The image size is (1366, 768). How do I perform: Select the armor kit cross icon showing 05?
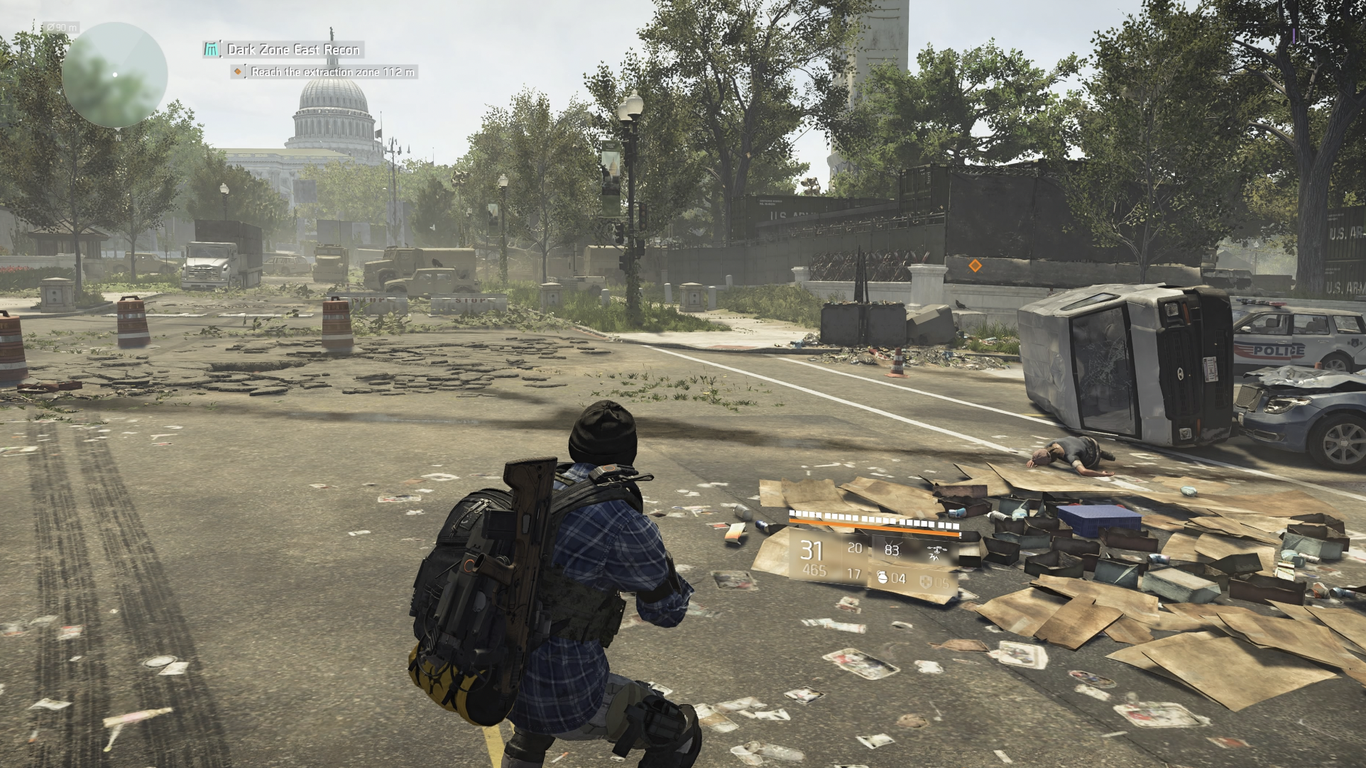click(926, 580)
